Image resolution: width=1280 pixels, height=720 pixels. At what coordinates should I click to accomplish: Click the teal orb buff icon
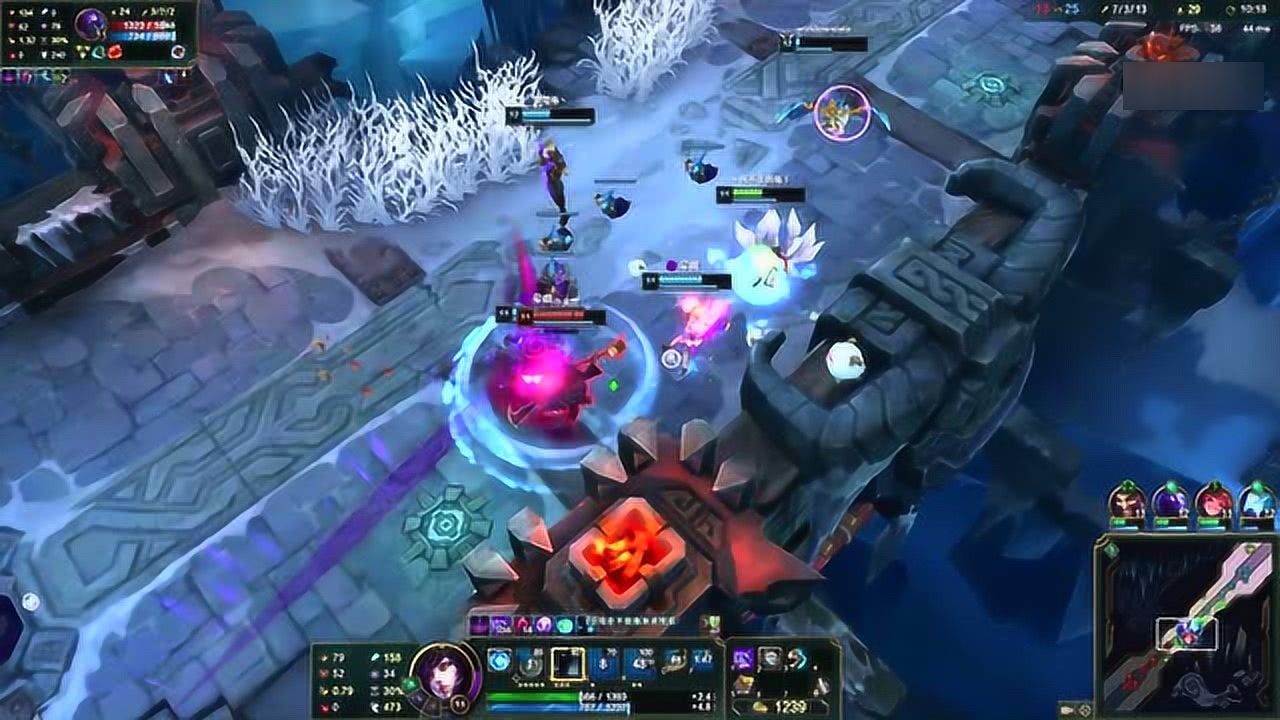coord(565,625)
